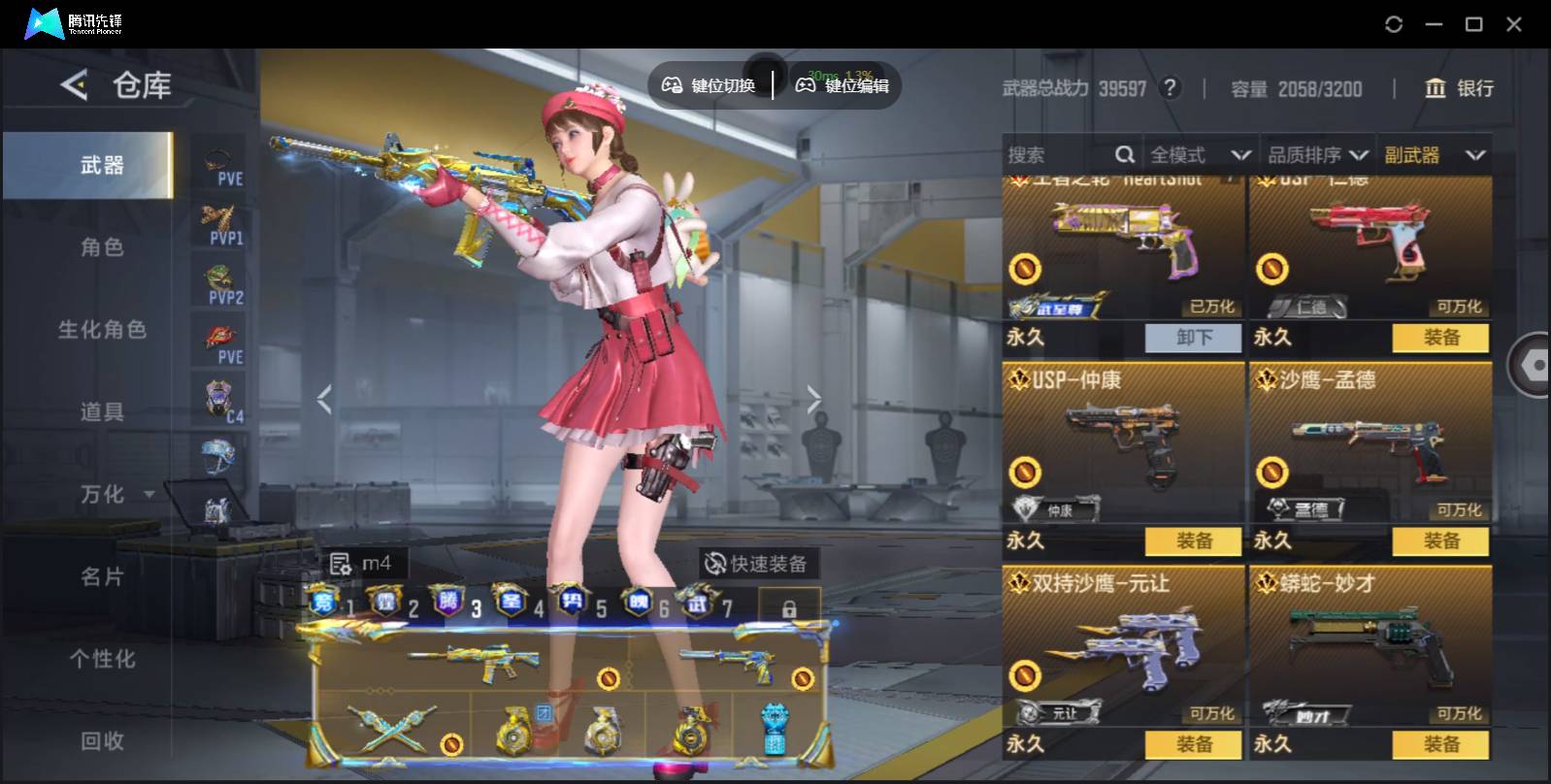This screenshot has height=784, width=1551.
Task: Equip the 沙鹰-孟德 pistol
Action: 1440,541
